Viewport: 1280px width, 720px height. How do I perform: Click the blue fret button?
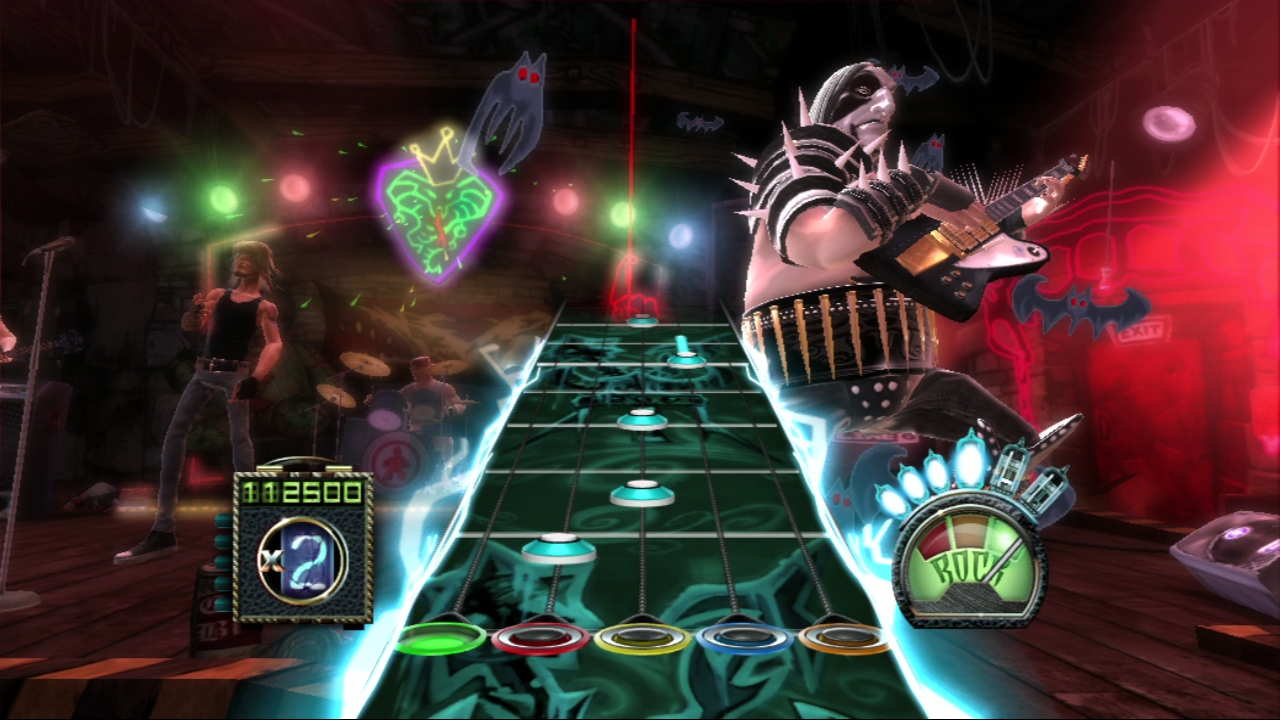[x=745, y=637]
